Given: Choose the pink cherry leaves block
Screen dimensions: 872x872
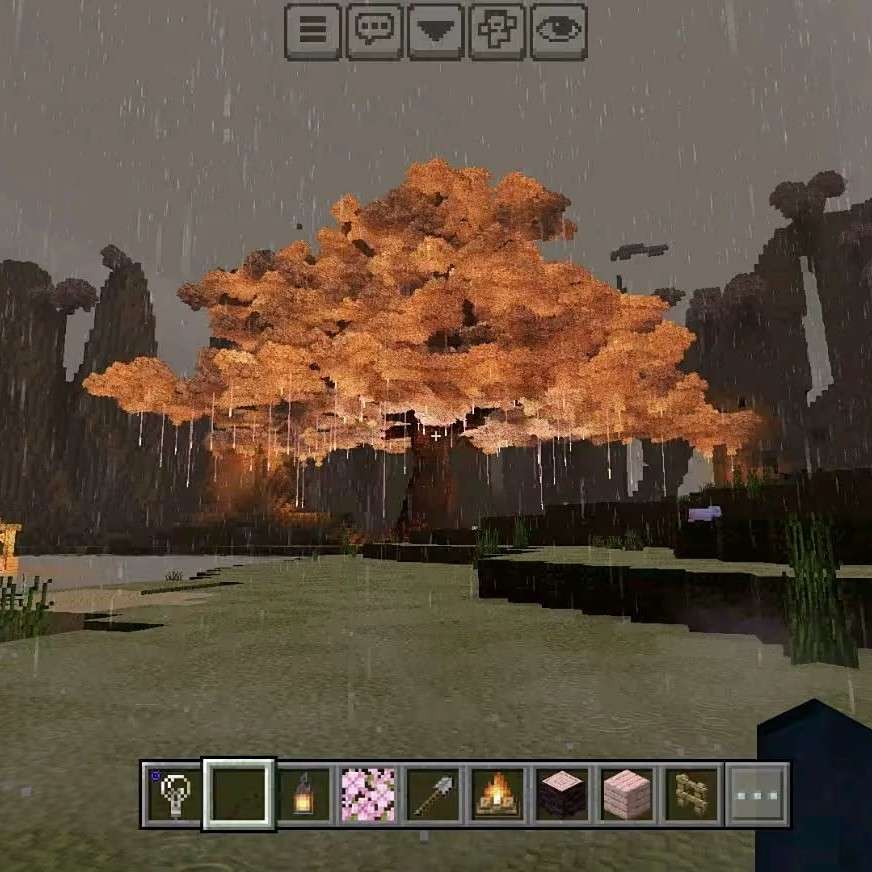Looking at the screenshot, I should coord(368,795).
